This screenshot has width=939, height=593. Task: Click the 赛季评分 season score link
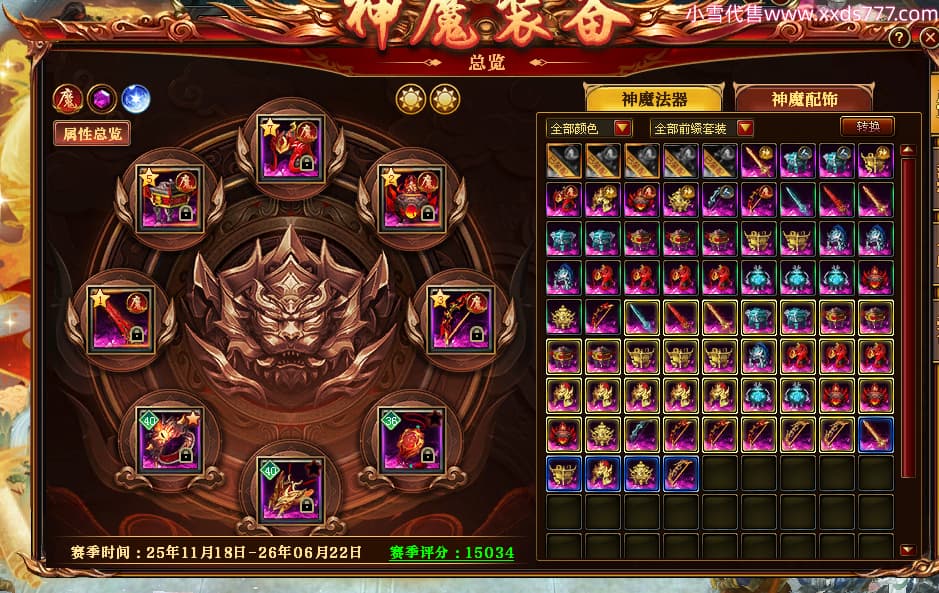click(451, 553)
